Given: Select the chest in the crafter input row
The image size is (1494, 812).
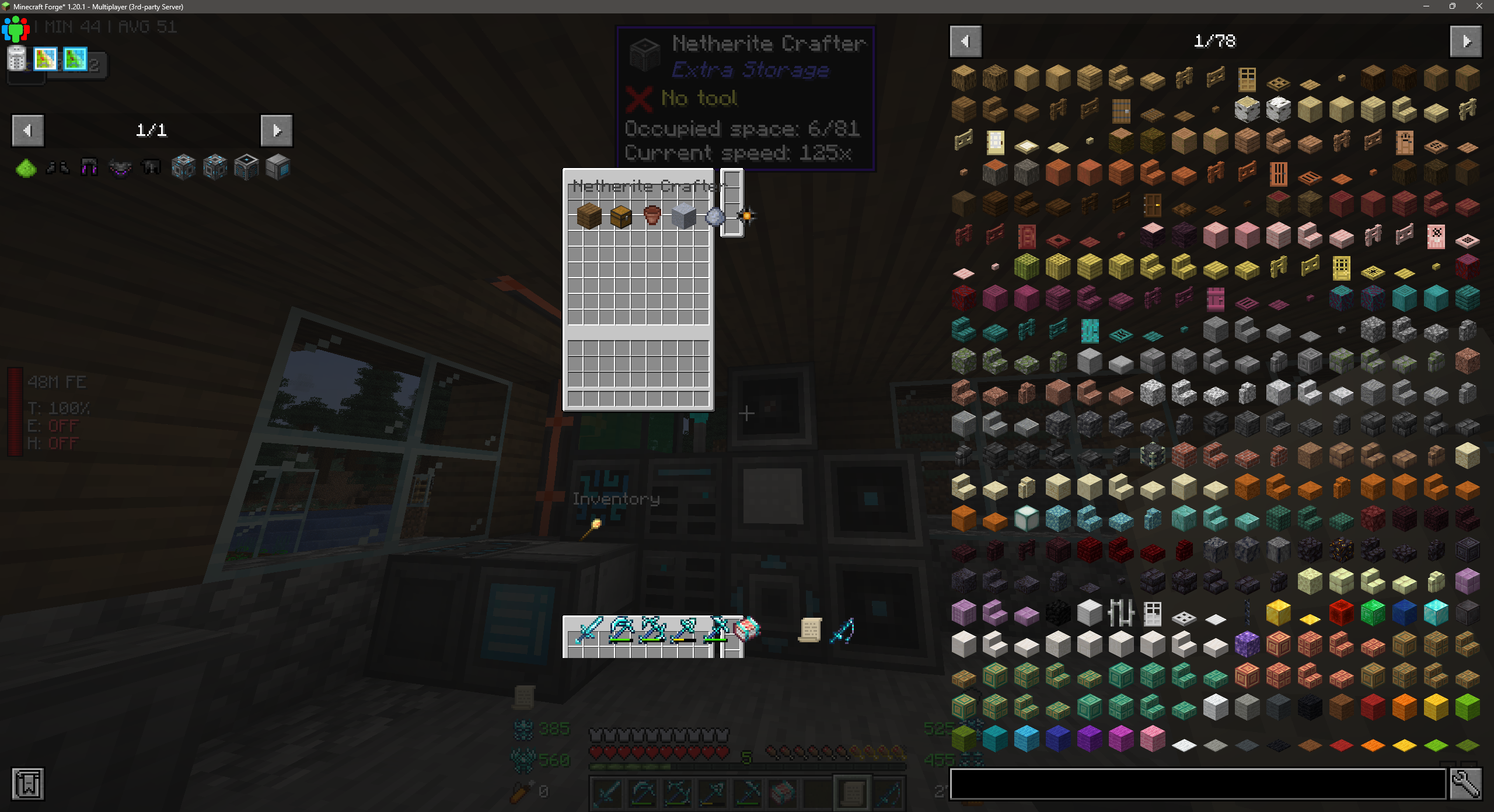Looking at the screenshot, I should point(620,217).
